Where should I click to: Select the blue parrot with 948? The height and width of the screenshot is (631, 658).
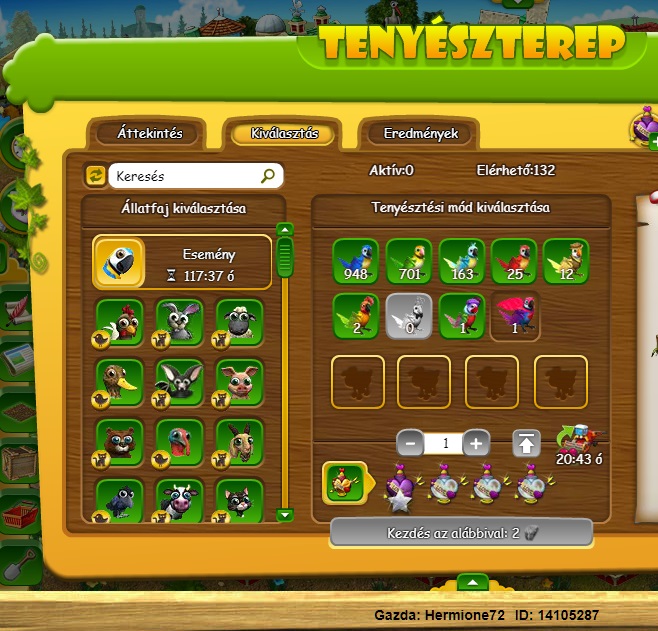pos(357,262)
